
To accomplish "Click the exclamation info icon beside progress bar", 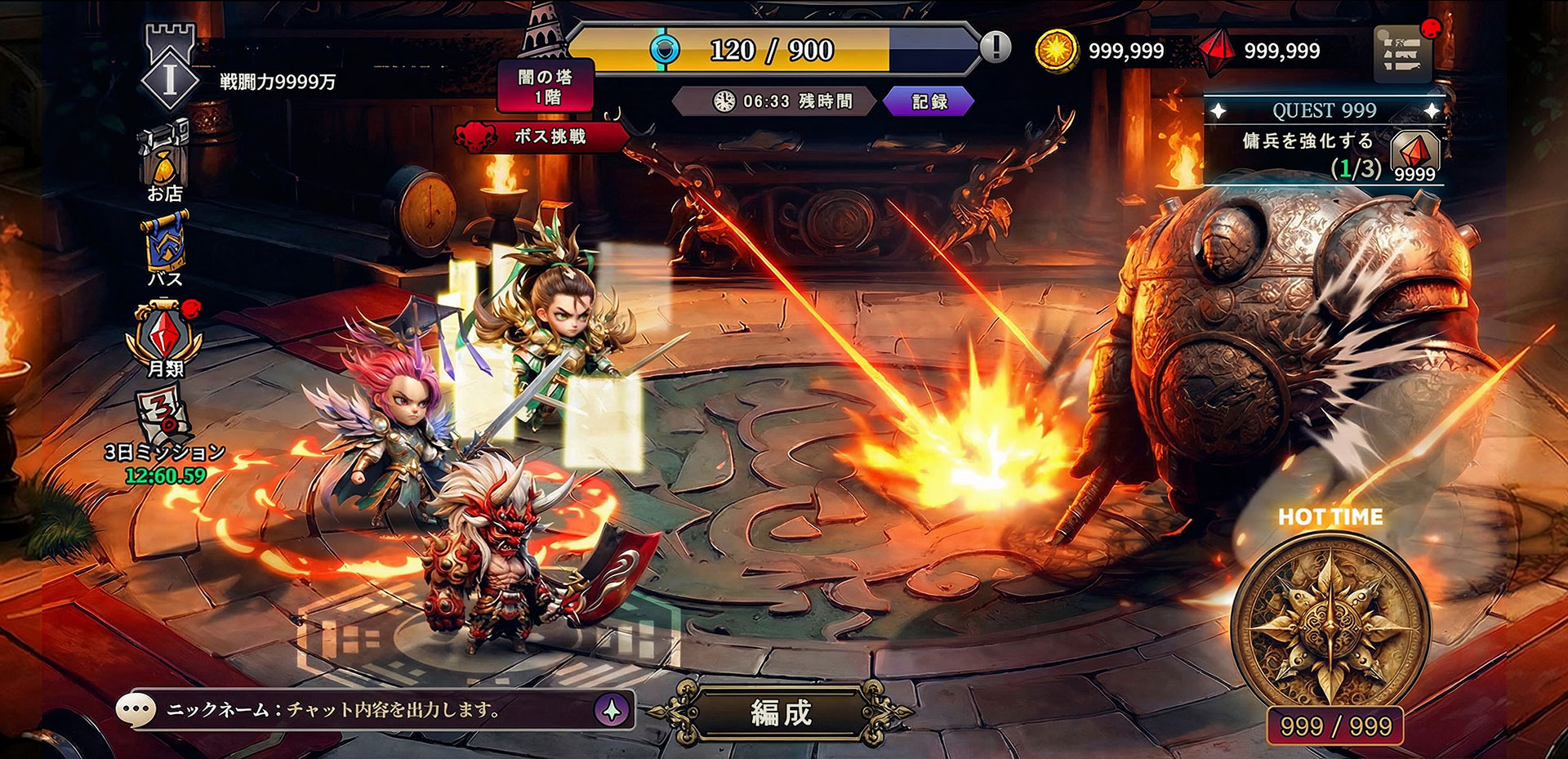I will coord(995,47).
